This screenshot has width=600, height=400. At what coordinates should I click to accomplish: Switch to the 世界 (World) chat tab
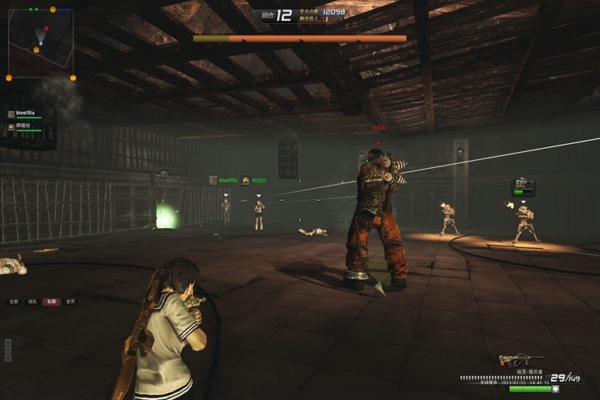pos(69,301)
